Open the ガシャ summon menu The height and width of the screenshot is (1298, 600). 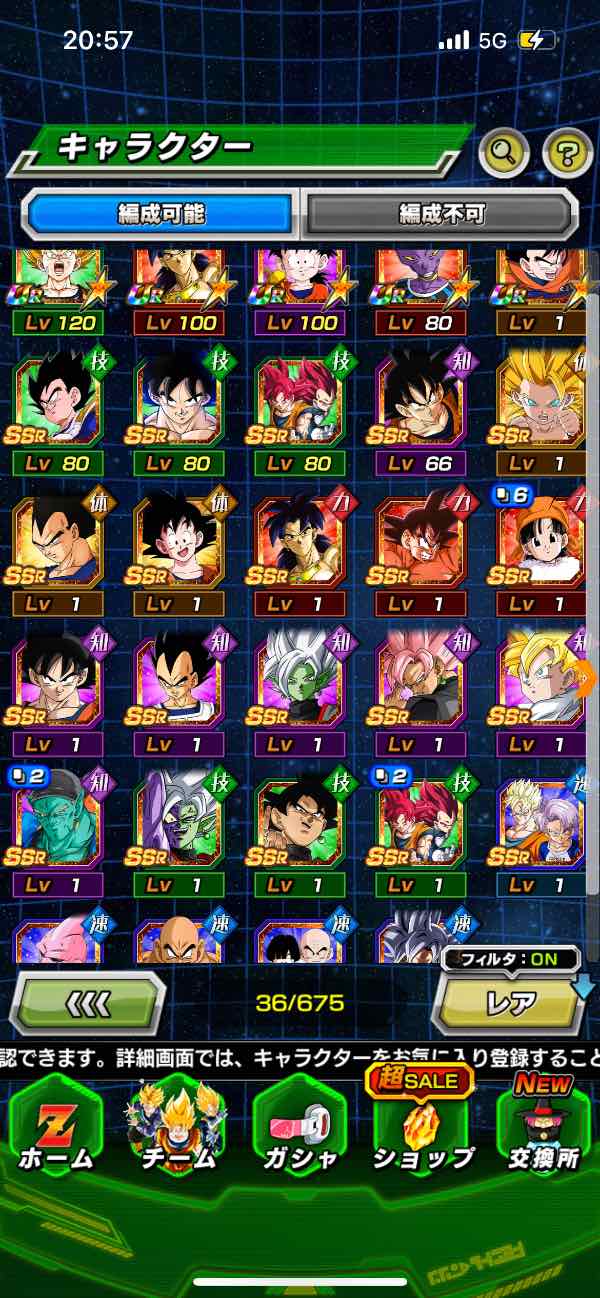pyautogui.click(x=298, y=1131)
